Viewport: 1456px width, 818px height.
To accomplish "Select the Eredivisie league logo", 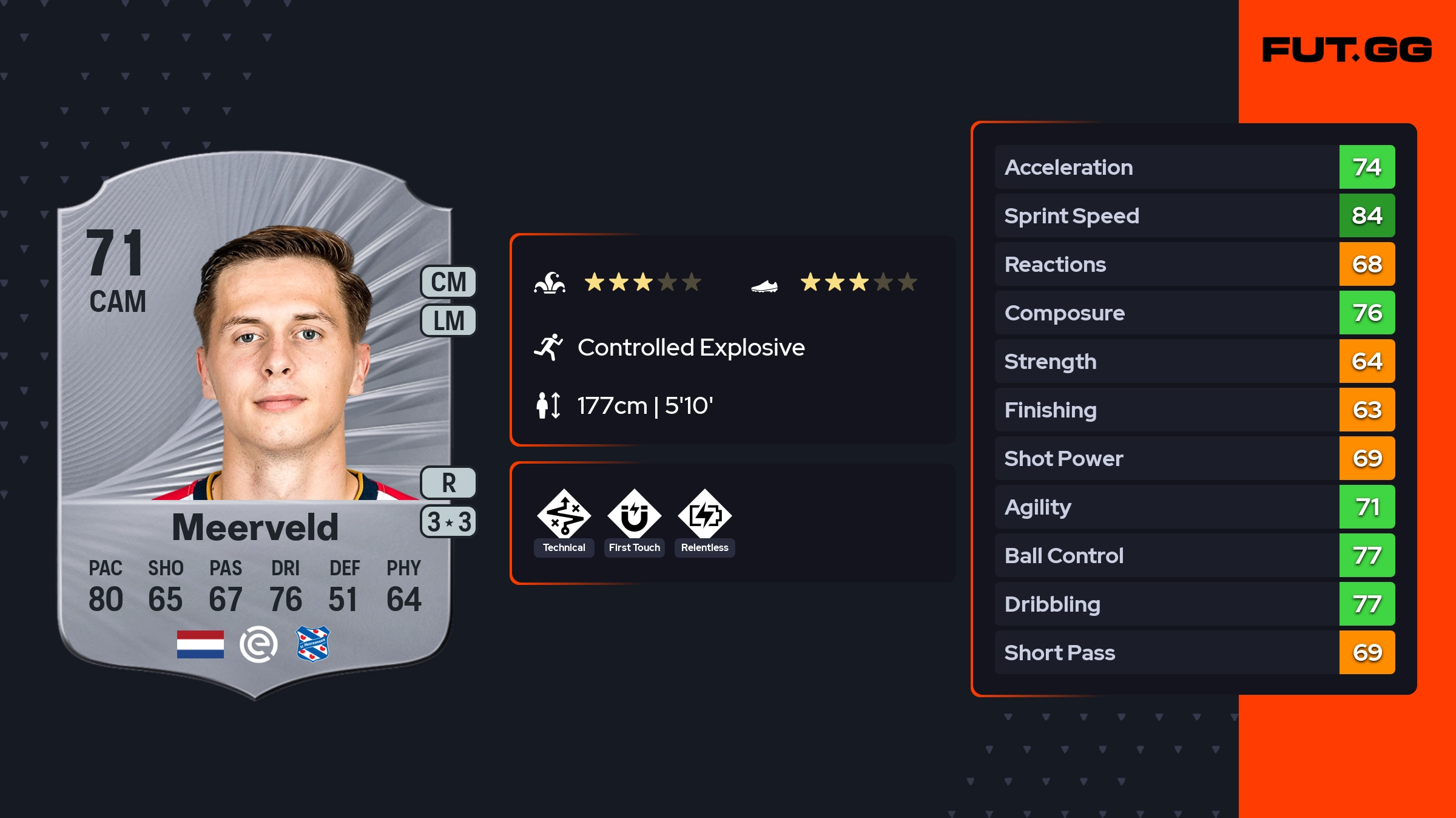I will [258, 644].
